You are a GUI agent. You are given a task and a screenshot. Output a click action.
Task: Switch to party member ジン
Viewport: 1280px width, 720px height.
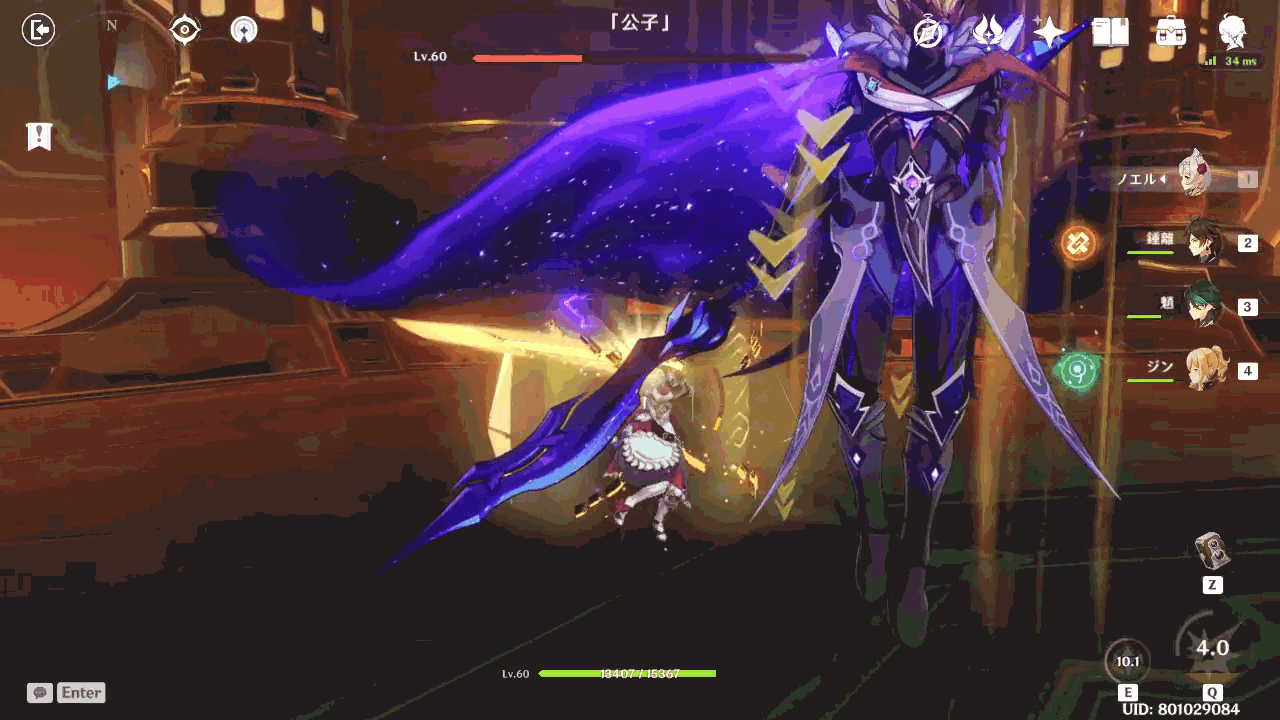1201,370
